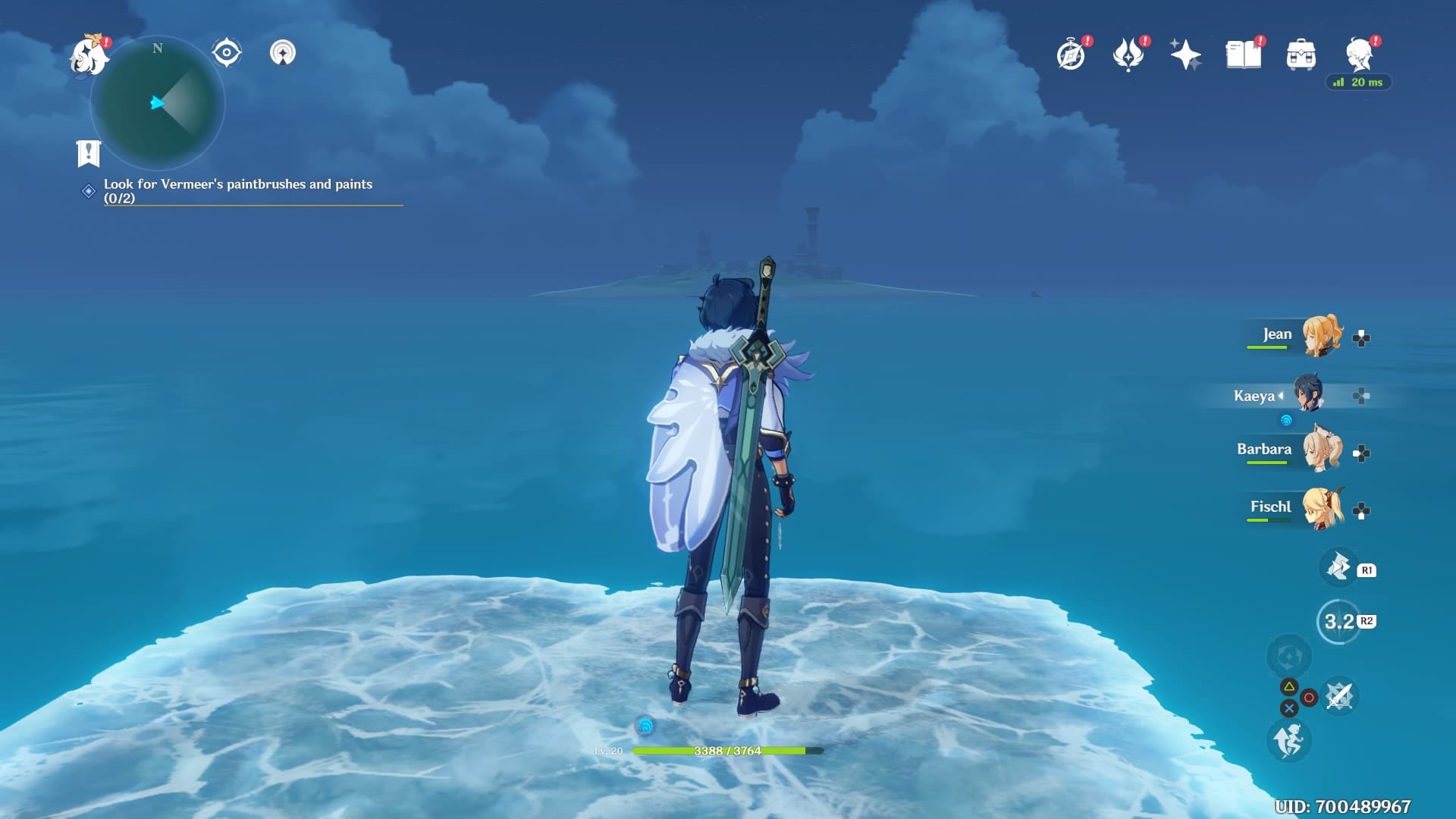This screenshot has width=1456, height=819.
Task: Open the Wish star icon
Action: coord(1185,53)
